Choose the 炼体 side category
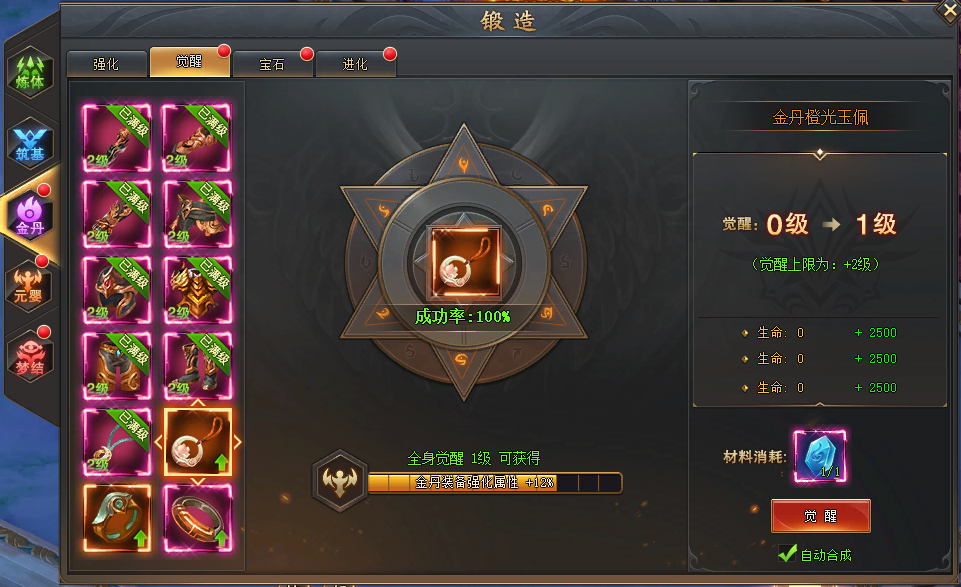The width and height of the screenshot is (961, 587). click(x=30, y=75)
